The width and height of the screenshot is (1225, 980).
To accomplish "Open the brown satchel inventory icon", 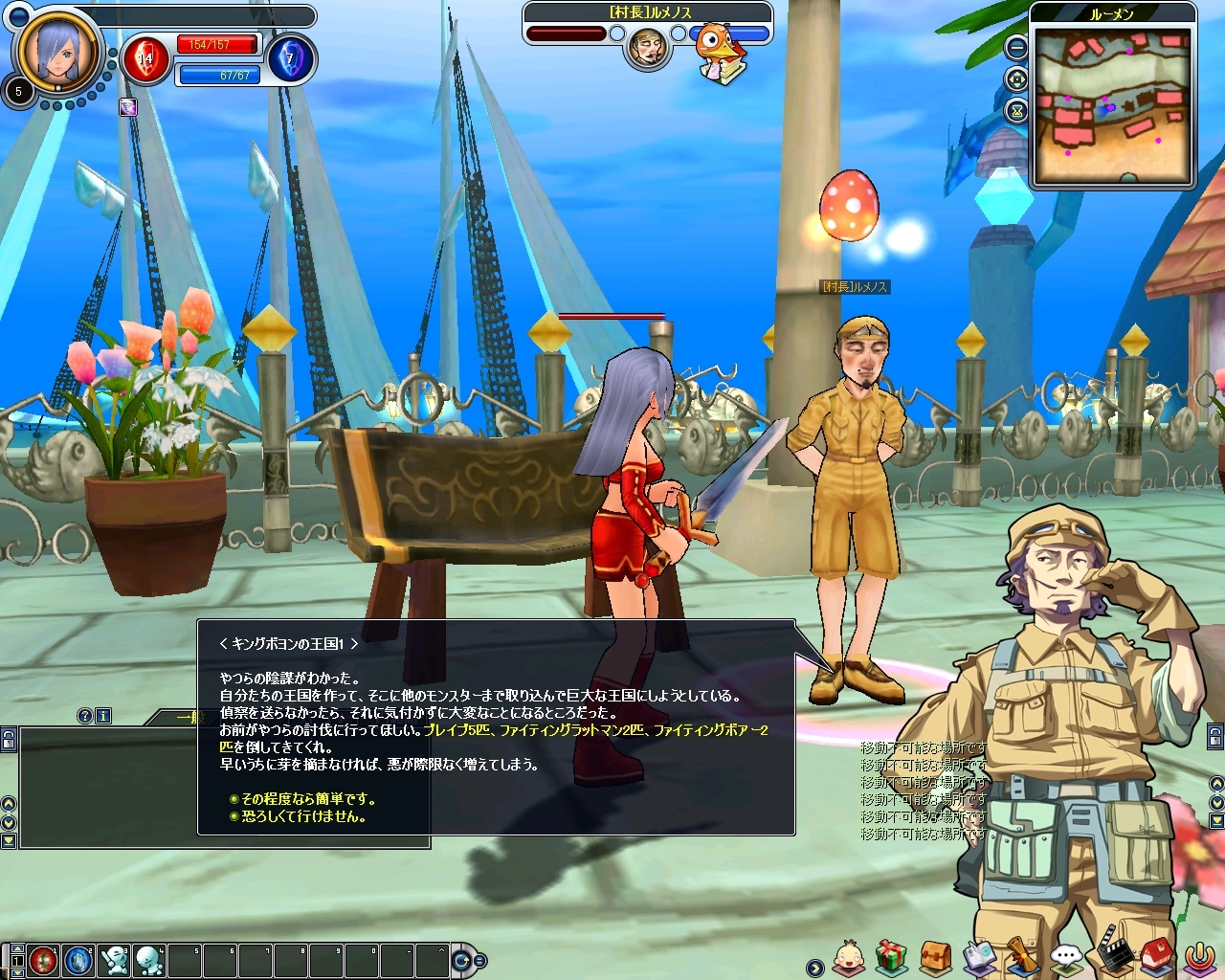I will (x=935, y=956).
